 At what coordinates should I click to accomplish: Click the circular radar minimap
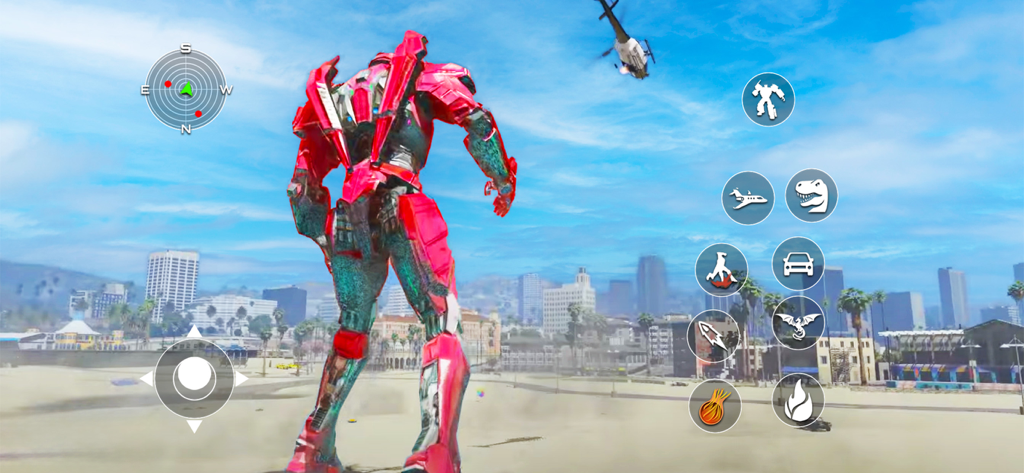coord(186,90)
